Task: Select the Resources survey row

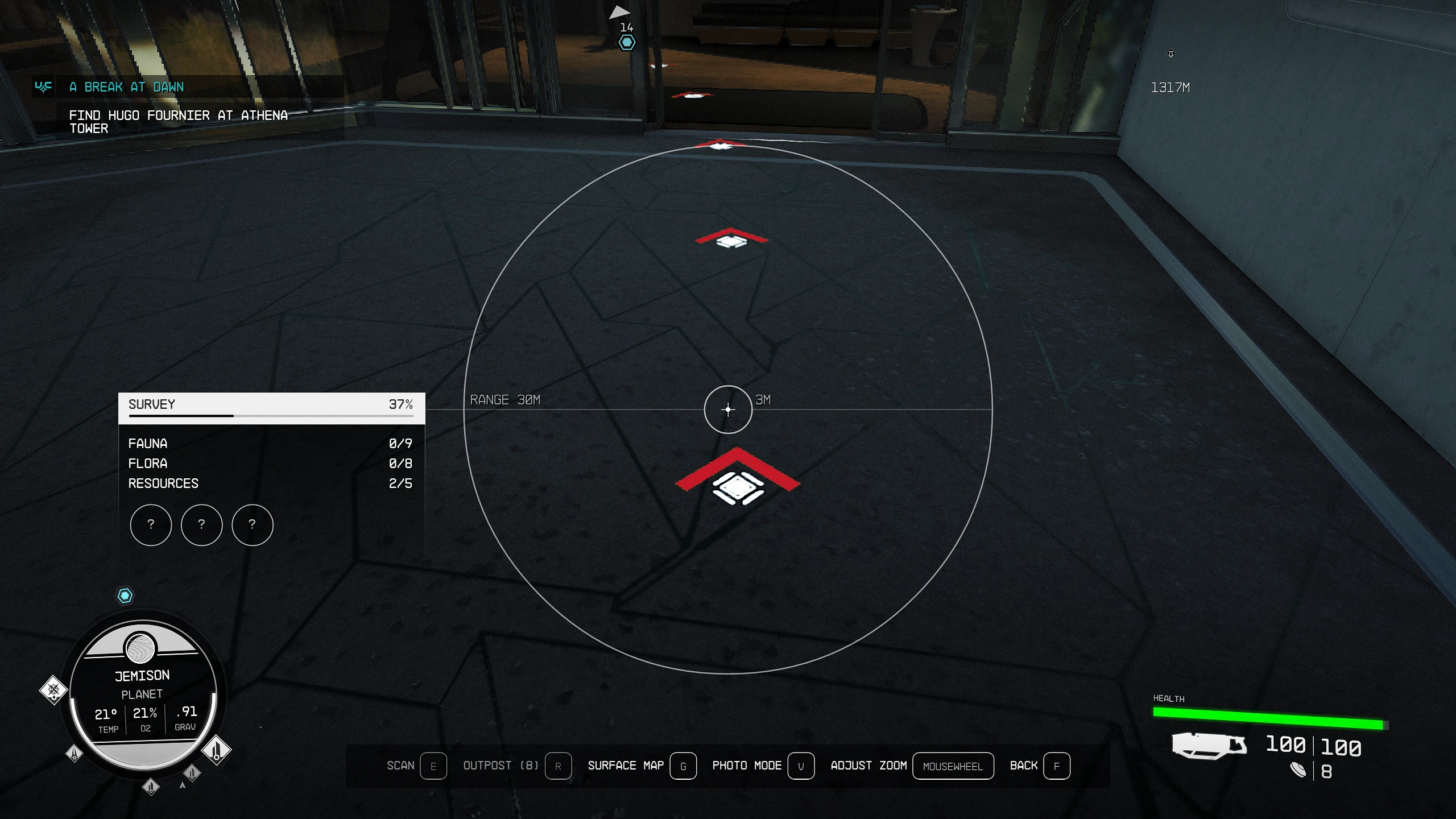Action: pyautogui.click(x=270, y=483)
